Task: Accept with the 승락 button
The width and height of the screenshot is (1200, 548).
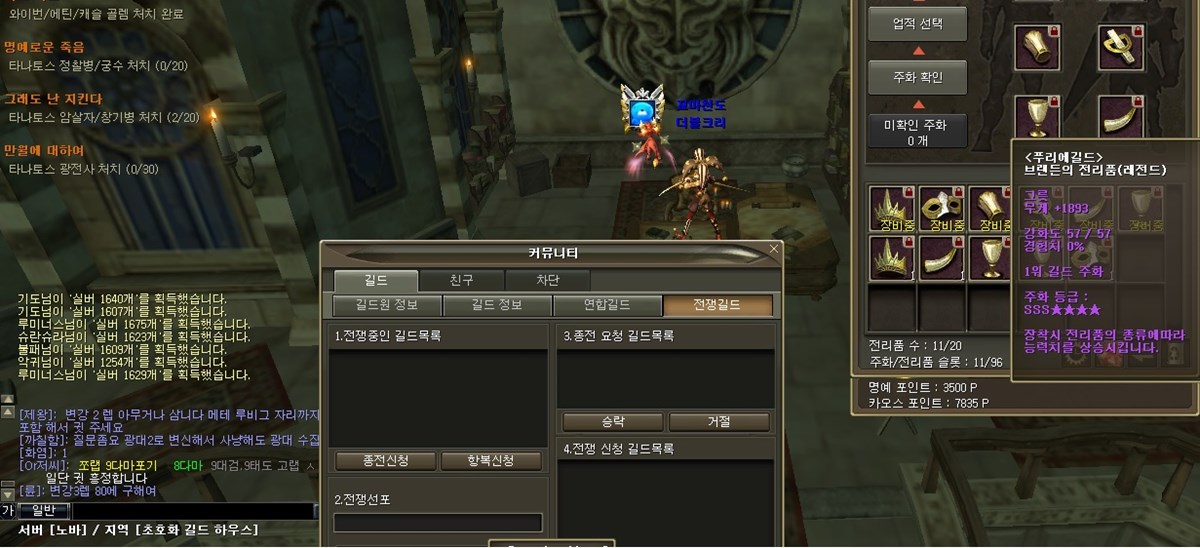Action: [614, 421]
